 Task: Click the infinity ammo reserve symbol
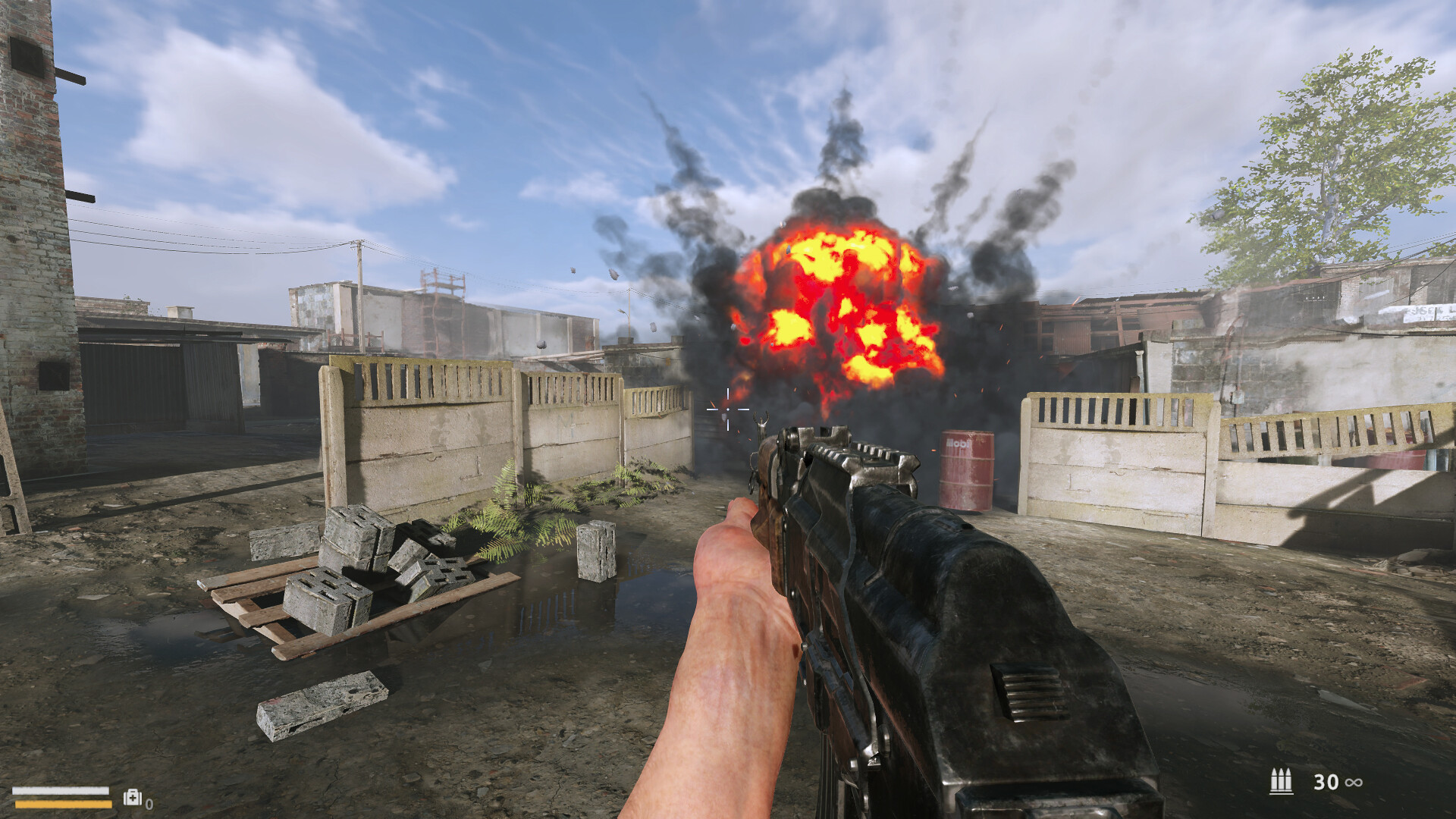1354,783
